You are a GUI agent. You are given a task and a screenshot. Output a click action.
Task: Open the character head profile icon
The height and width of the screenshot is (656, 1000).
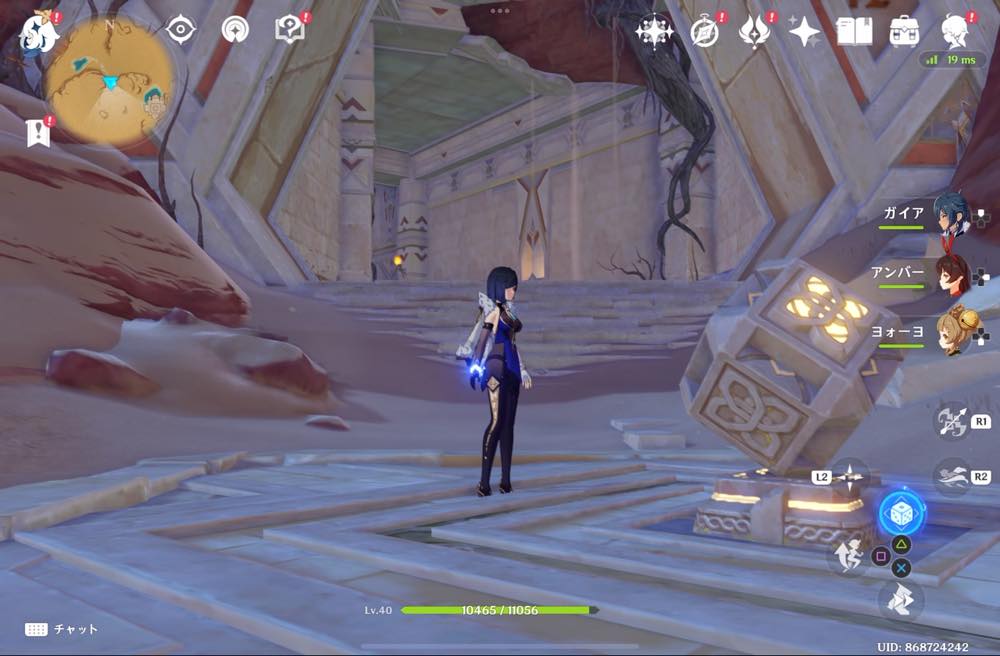pos(956,31)
